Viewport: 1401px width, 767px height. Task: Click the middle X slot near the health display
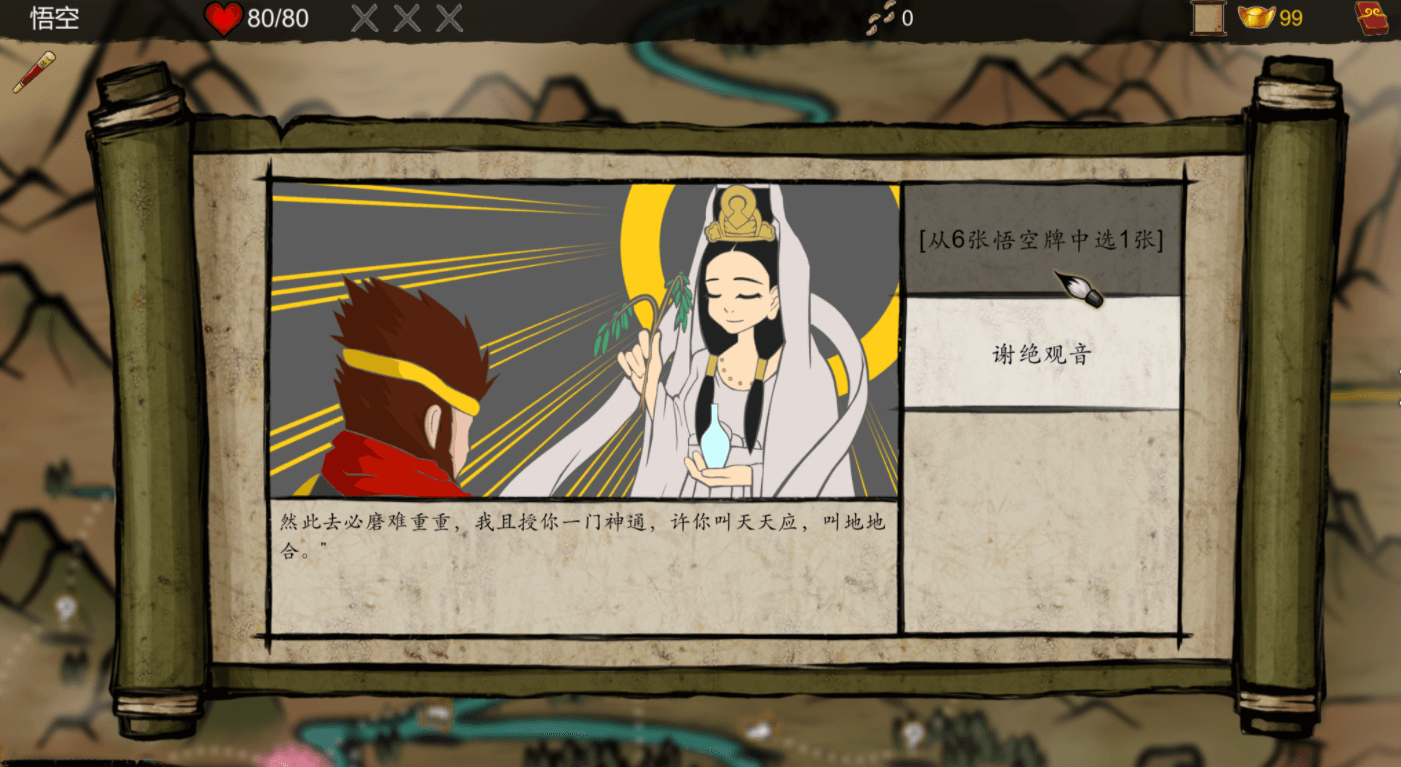click(x=404, y=17)
